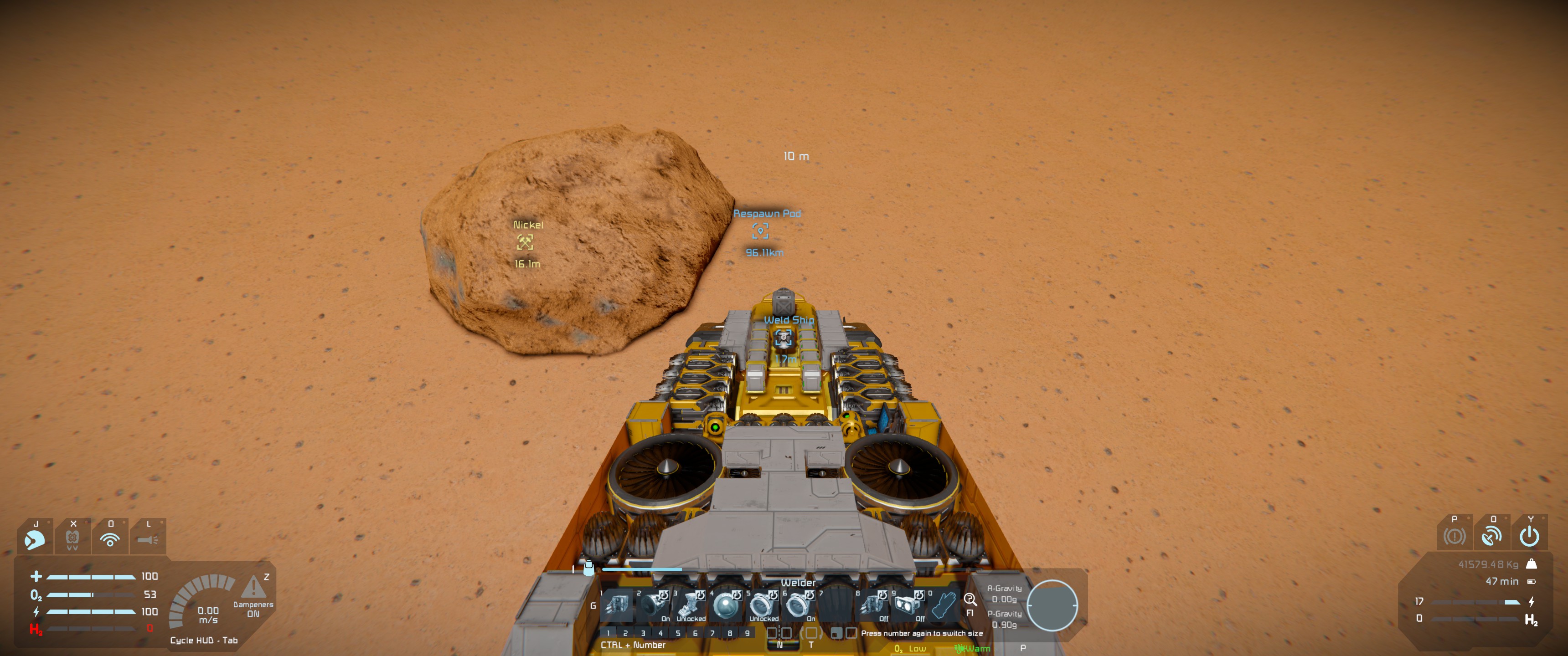Open help via the magnifier question icon
The height and width of the screenshot is (656, 1568).
point(970,600)
